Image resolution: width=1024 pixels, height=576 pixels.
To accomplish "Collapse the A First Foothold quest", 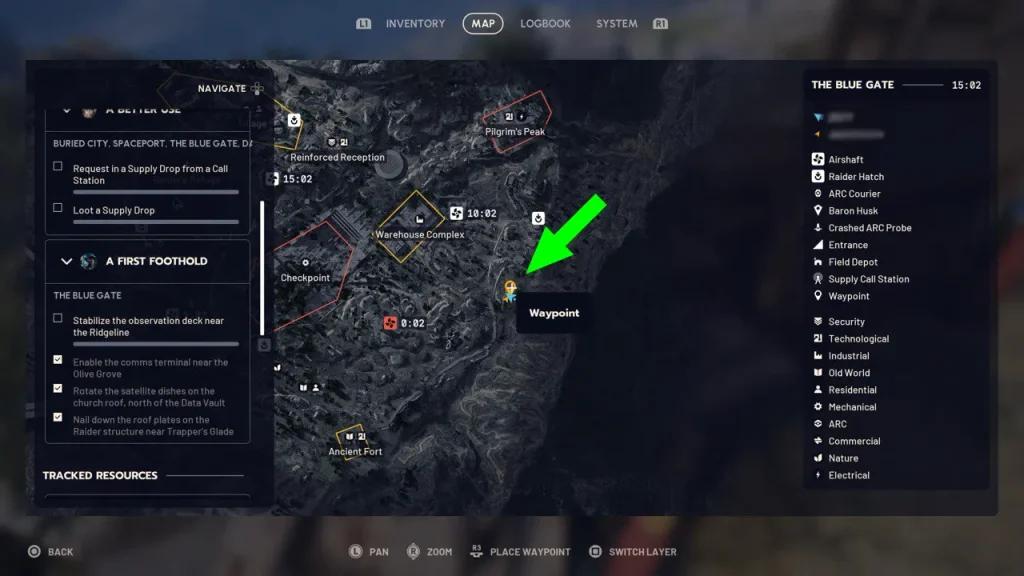I will pyautogui.click(x=67, y=261).
